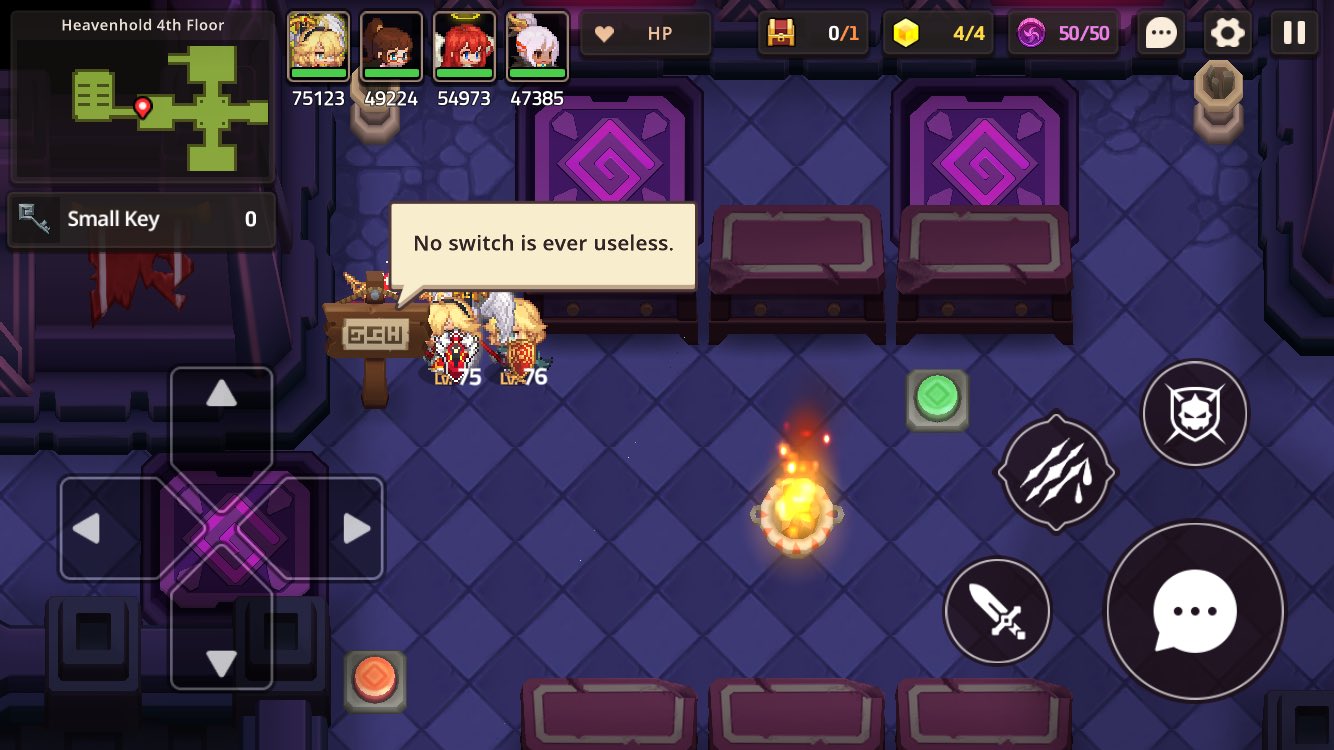The height and width of the screenshot is (750, 1334).
Task: Toggle the HP heart display
Action: 646,33
